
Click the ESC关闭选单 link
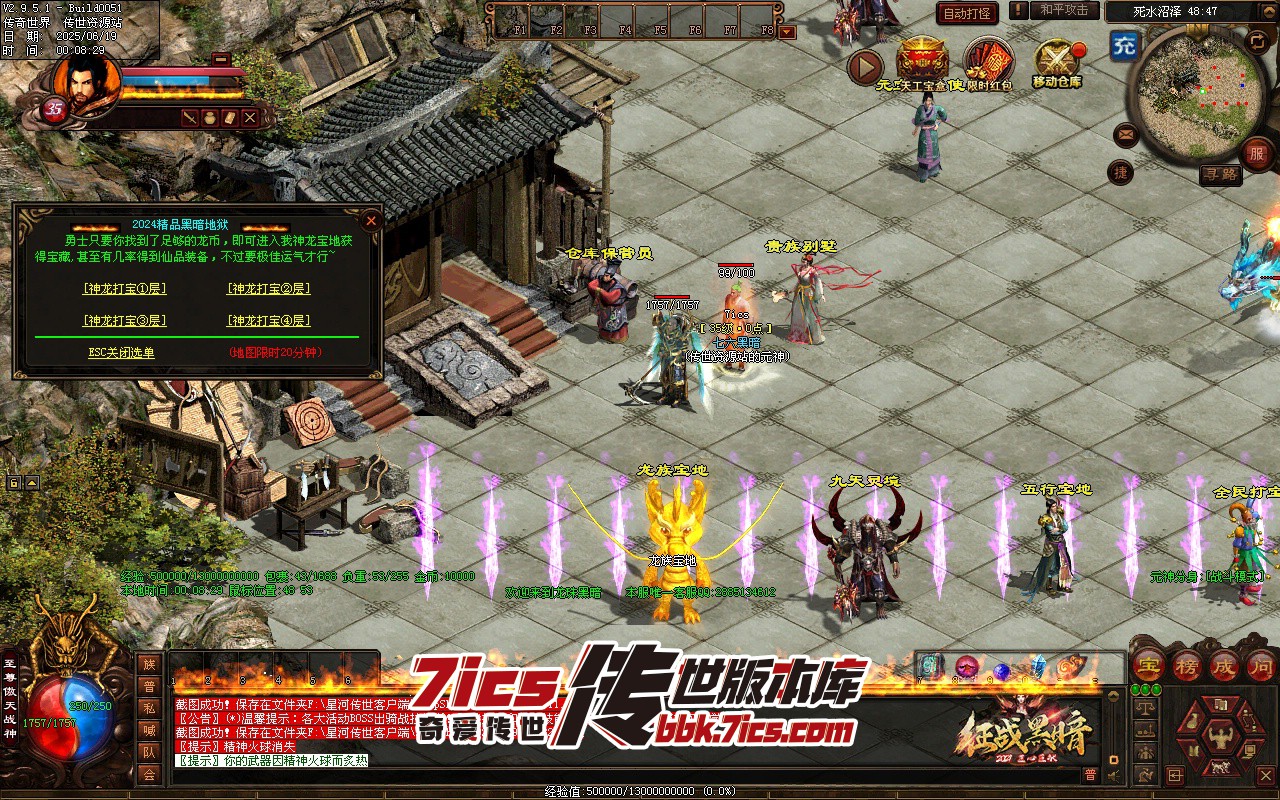point(121,353)
